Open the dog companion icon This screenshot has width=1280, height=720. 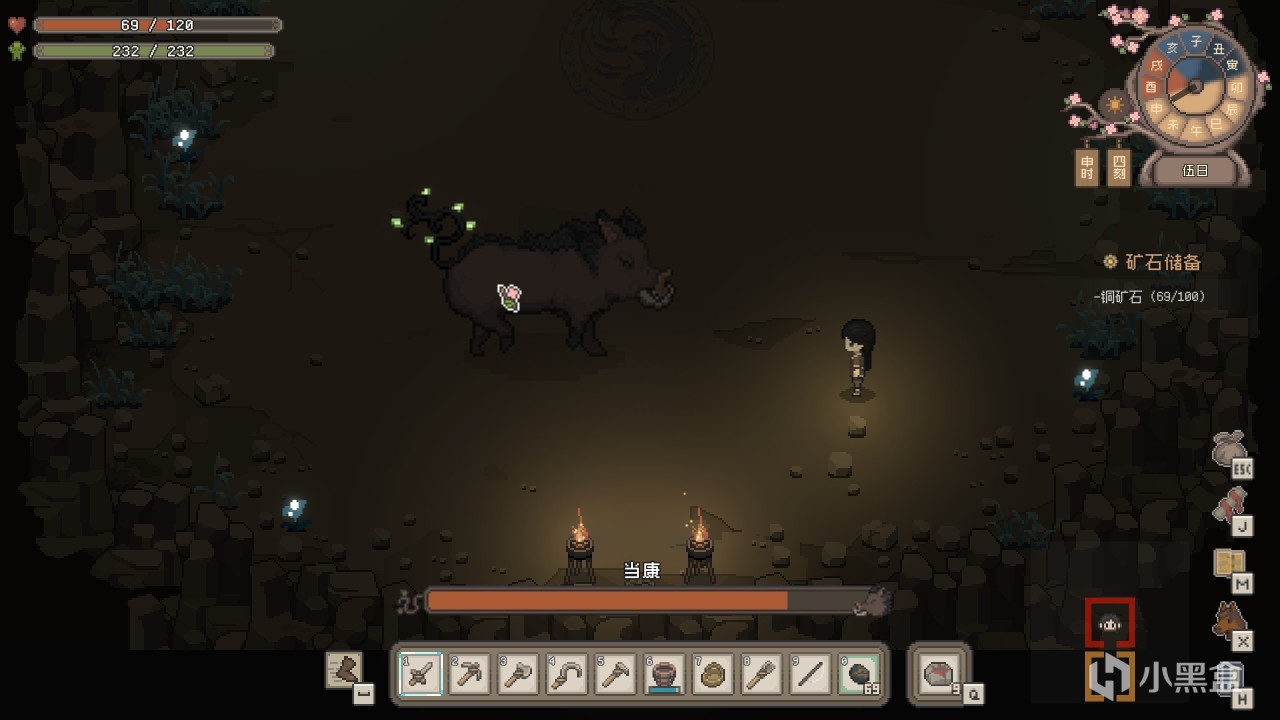1229,622
